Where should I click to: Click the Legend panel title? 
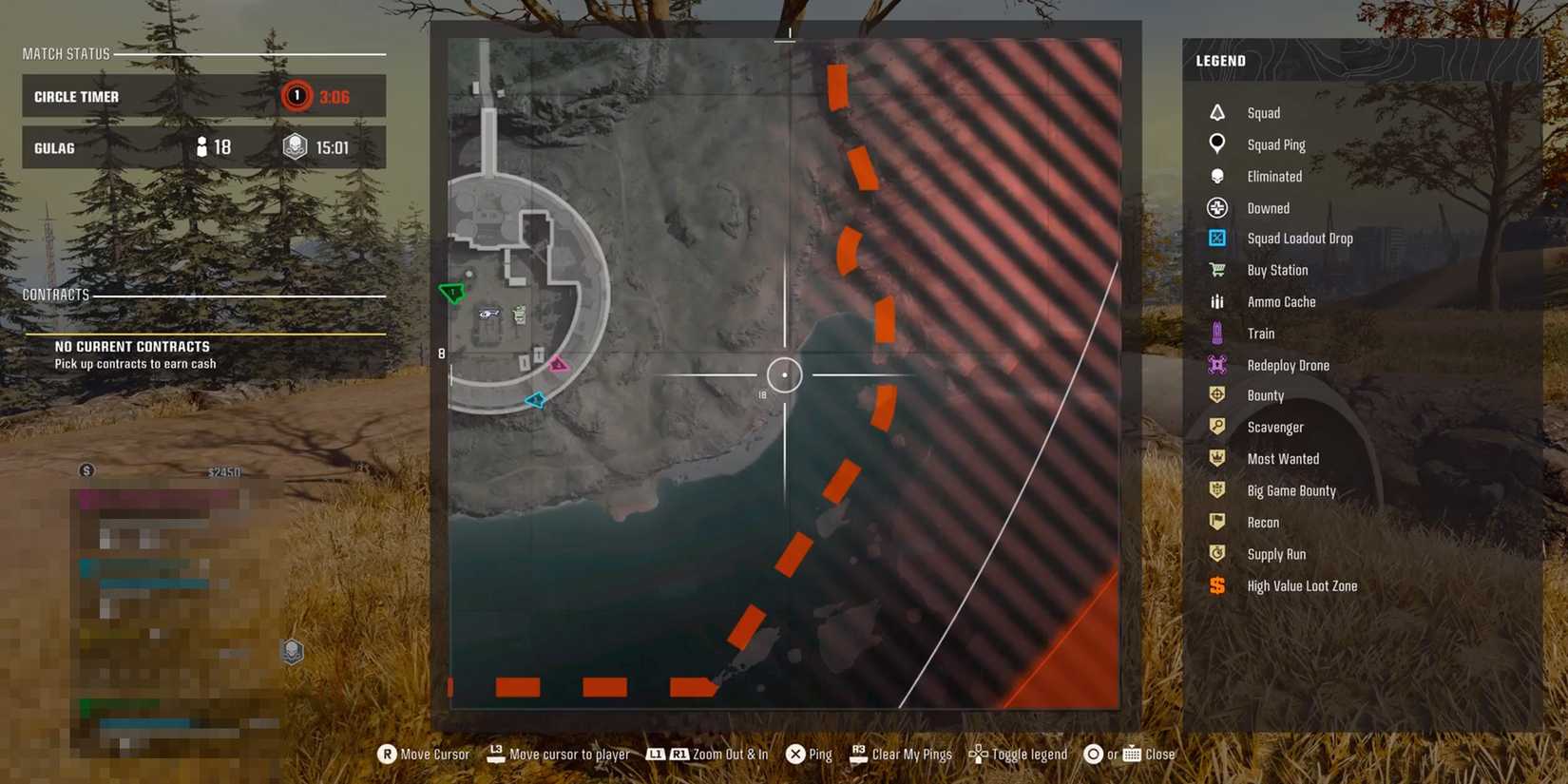coord(1219,60)
